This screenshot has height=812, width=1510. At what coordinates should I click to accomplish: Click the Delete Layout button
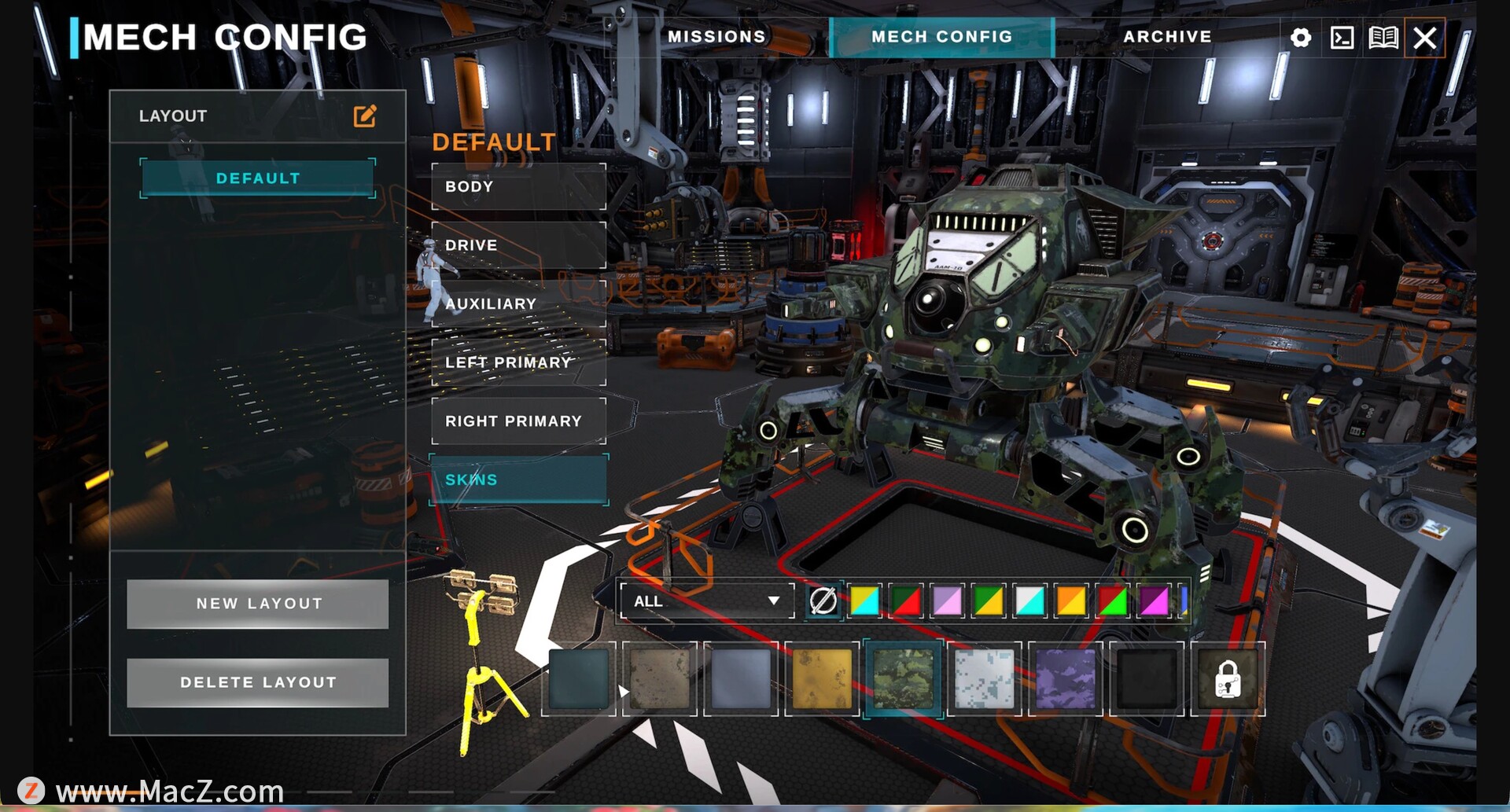pyautogui.click(x=258, y=682)
